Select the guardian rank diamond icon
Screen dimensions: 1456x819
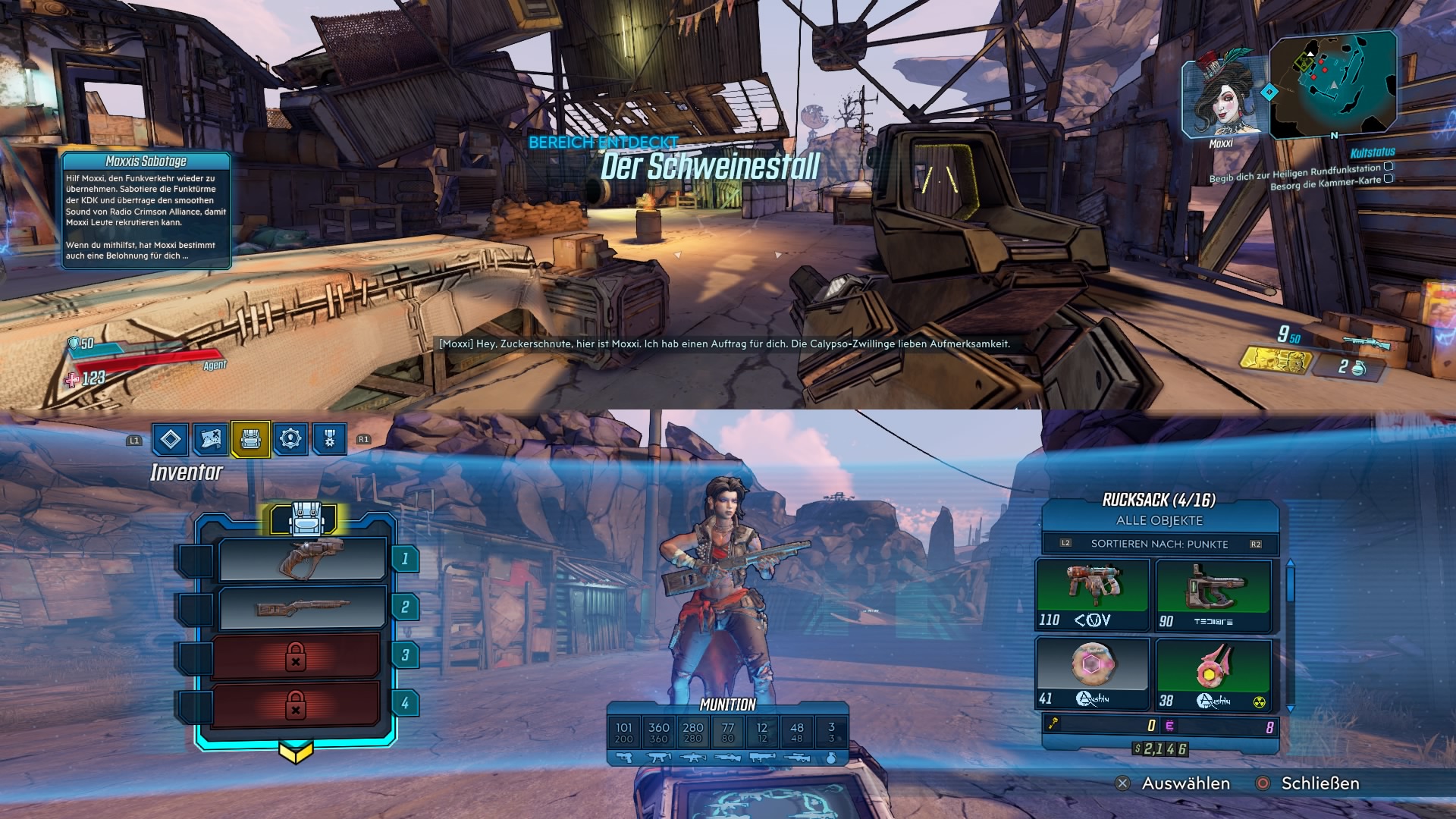tap(171, 438)
